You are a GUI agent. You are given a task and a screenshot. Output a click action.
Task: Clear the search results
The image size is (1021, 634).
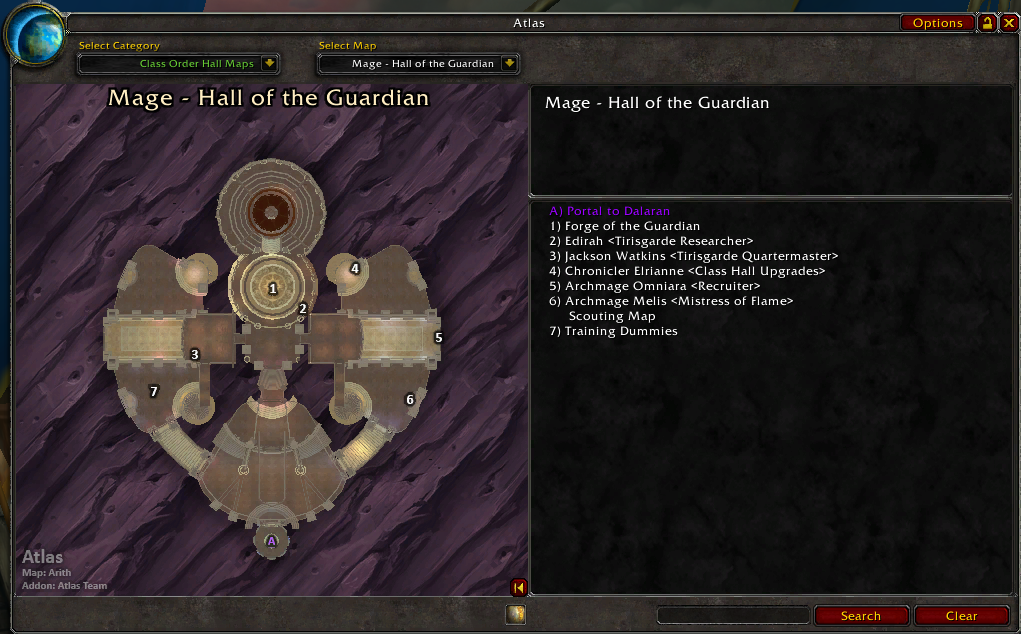click(x=961, y=616)
